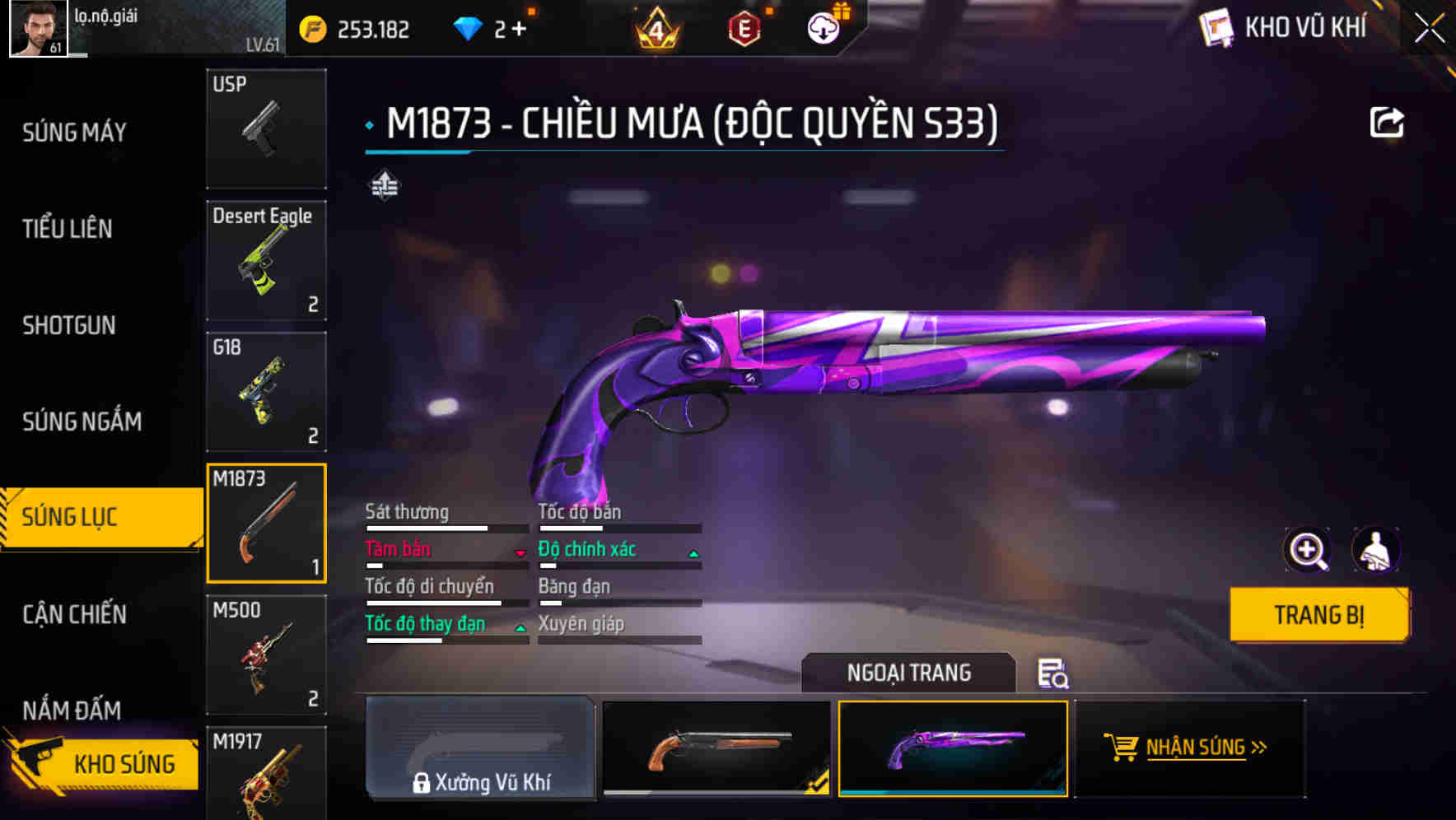Select the M500 weapon thumbnail
The height and width of the screenshot is (820, 1456).
[x=266, y=656]
